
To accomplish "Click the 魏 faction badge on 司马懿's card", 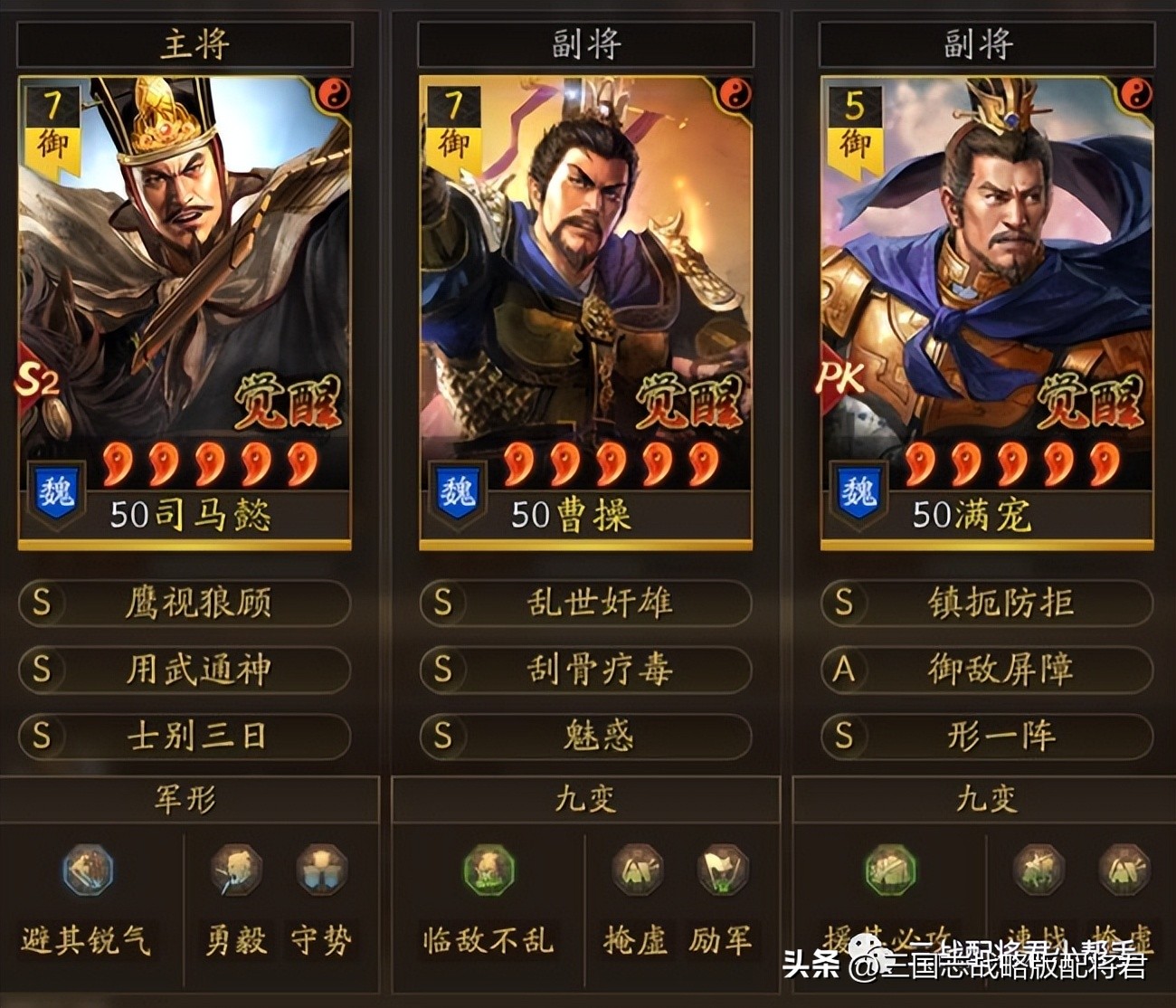I will coord(54,490).
